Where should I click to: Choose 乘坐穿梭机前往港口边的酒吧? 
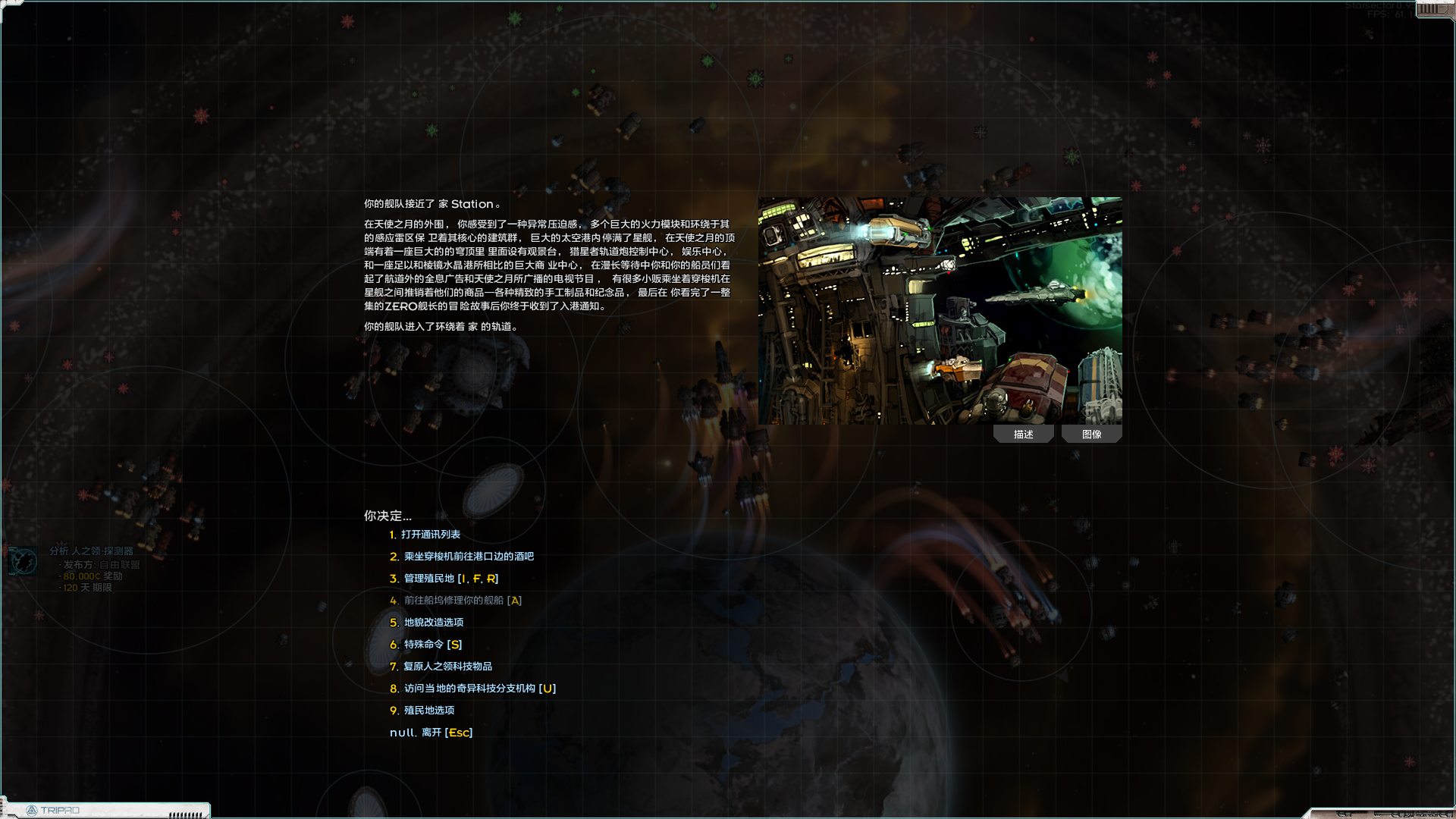point(469,556)
